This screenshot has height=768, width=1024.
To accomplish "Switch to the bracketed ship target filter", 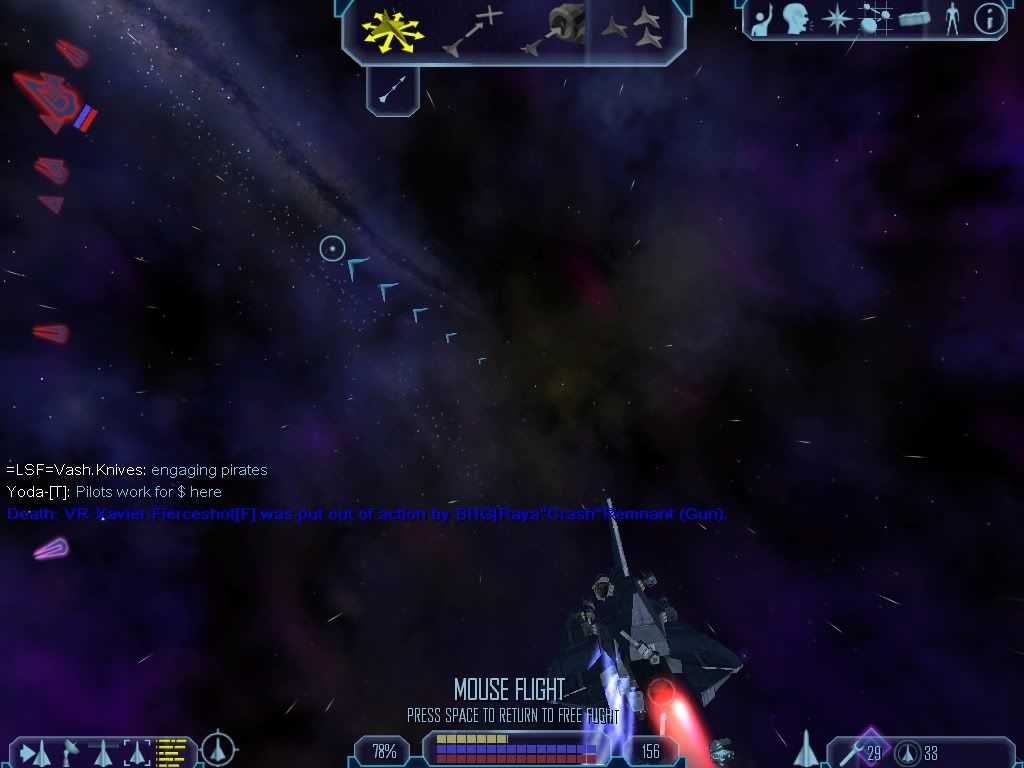I will coord(137,751).
